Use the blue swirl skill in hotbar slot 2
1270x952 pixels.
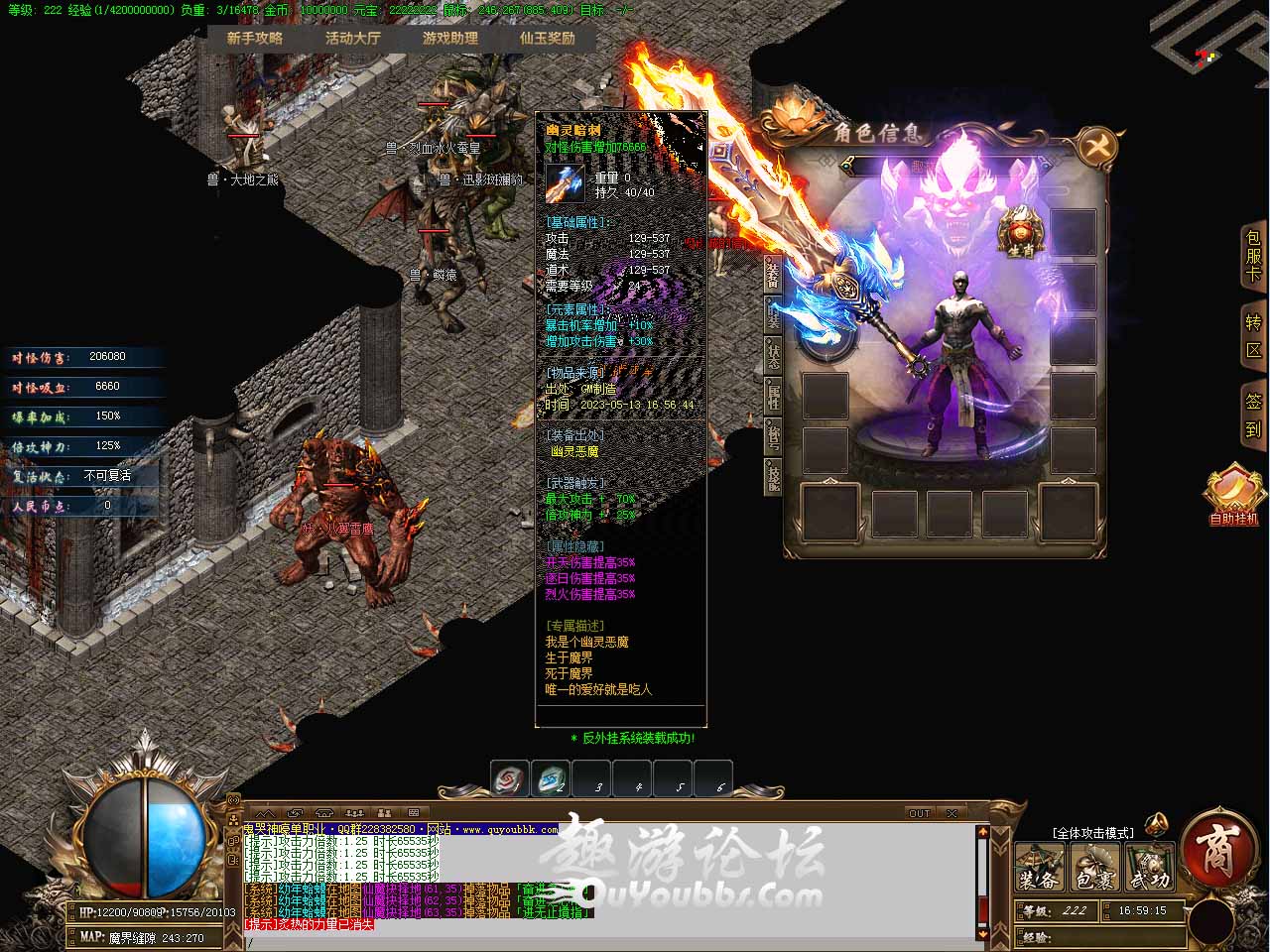pos(551,779)
